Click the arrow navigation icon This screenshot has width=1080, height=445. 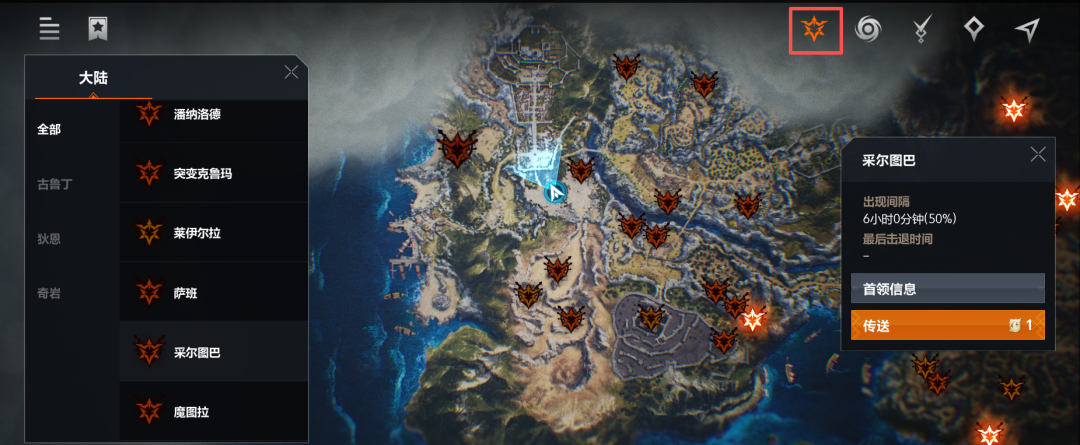1027,30
